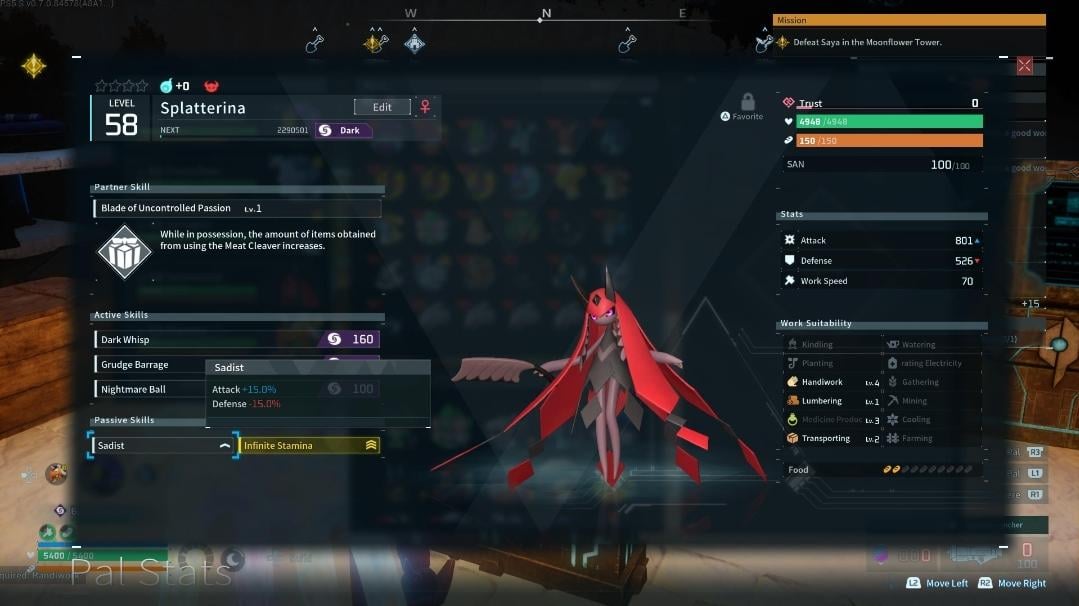Close the Pal Stats window

[x=1024, y=66]
